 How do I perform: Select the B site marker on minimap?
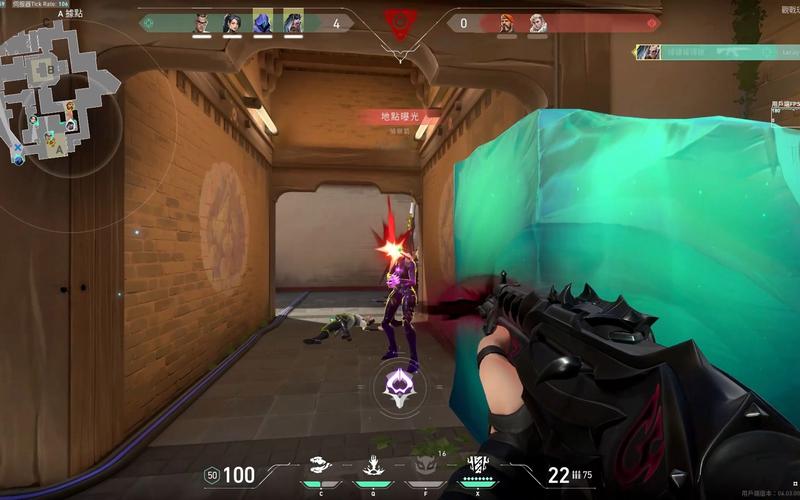coord(49,70)
